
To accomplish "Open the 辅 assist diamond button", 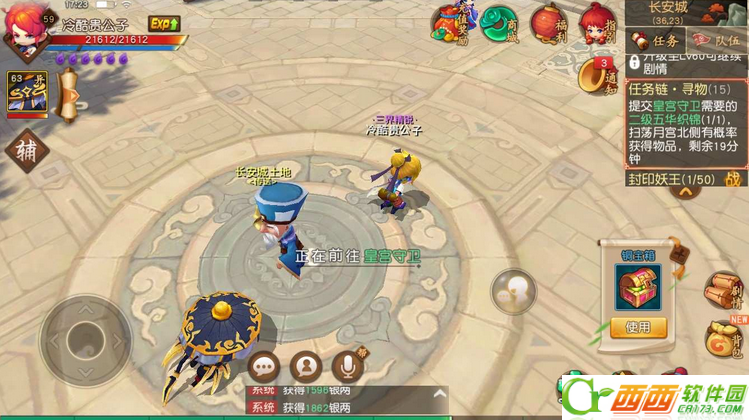I will [x=26, y=152].
